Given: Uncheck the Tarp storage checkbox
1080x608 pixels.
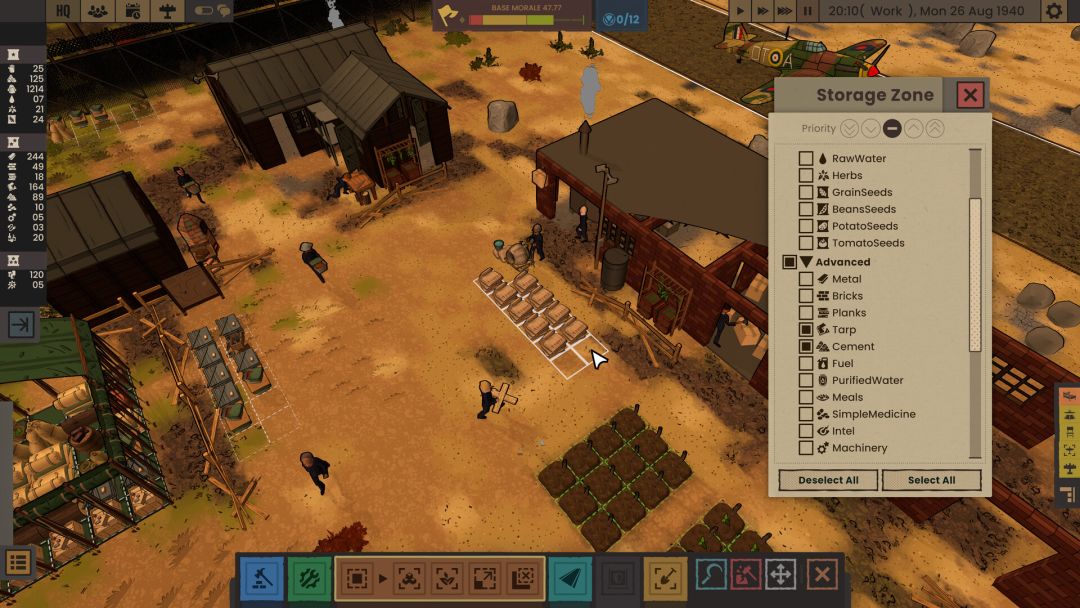Looking at the screenshot, I should (x=806, y=329).
